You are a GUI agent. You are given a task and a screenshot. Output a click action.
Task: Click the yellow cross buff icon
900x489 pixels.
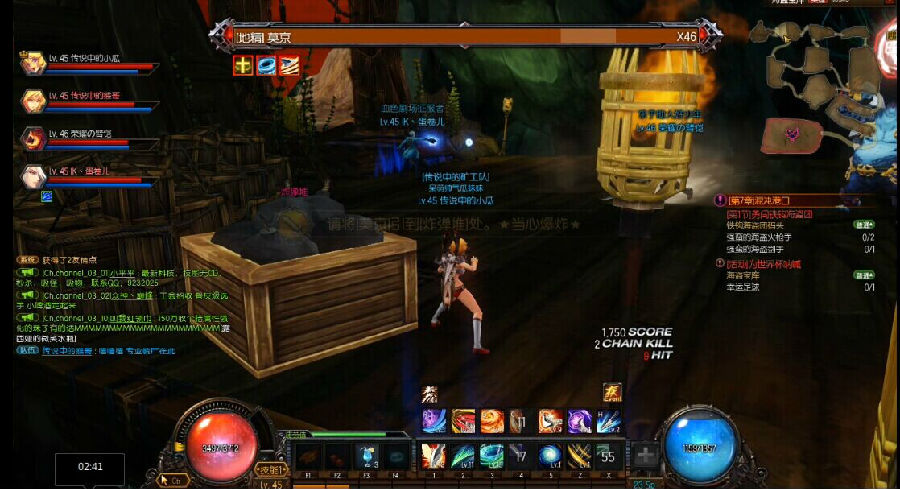click(243, 66)
